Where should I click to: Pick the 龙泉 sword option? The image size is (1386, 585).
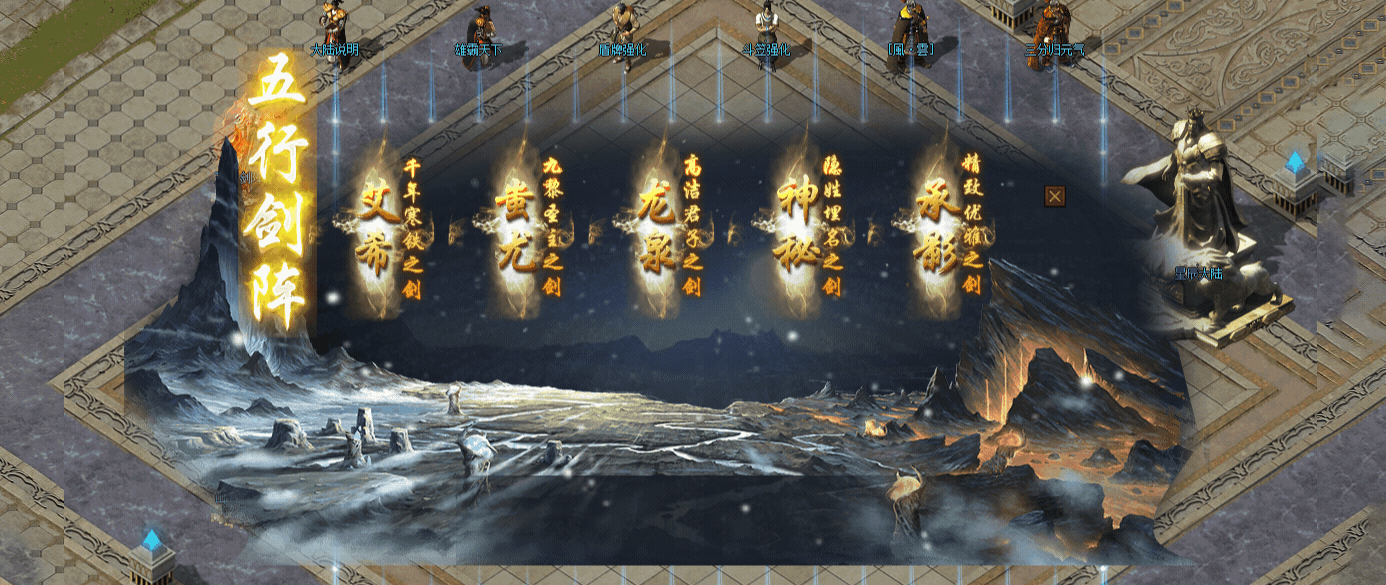tap(657, 232)
